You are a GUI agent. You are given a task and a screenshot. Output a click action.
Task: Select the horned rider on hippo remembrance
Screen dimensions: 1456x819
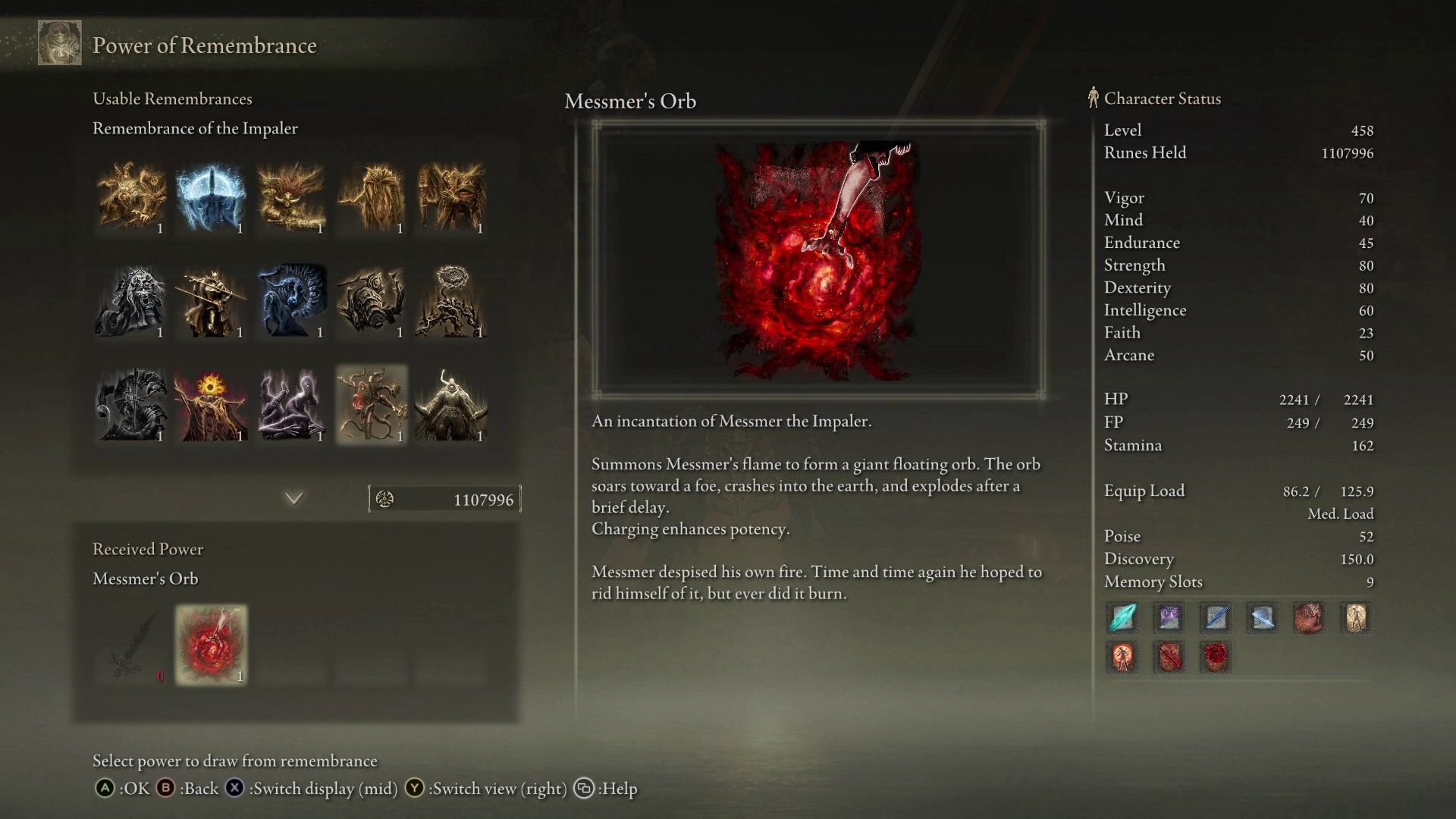[451, 404]
